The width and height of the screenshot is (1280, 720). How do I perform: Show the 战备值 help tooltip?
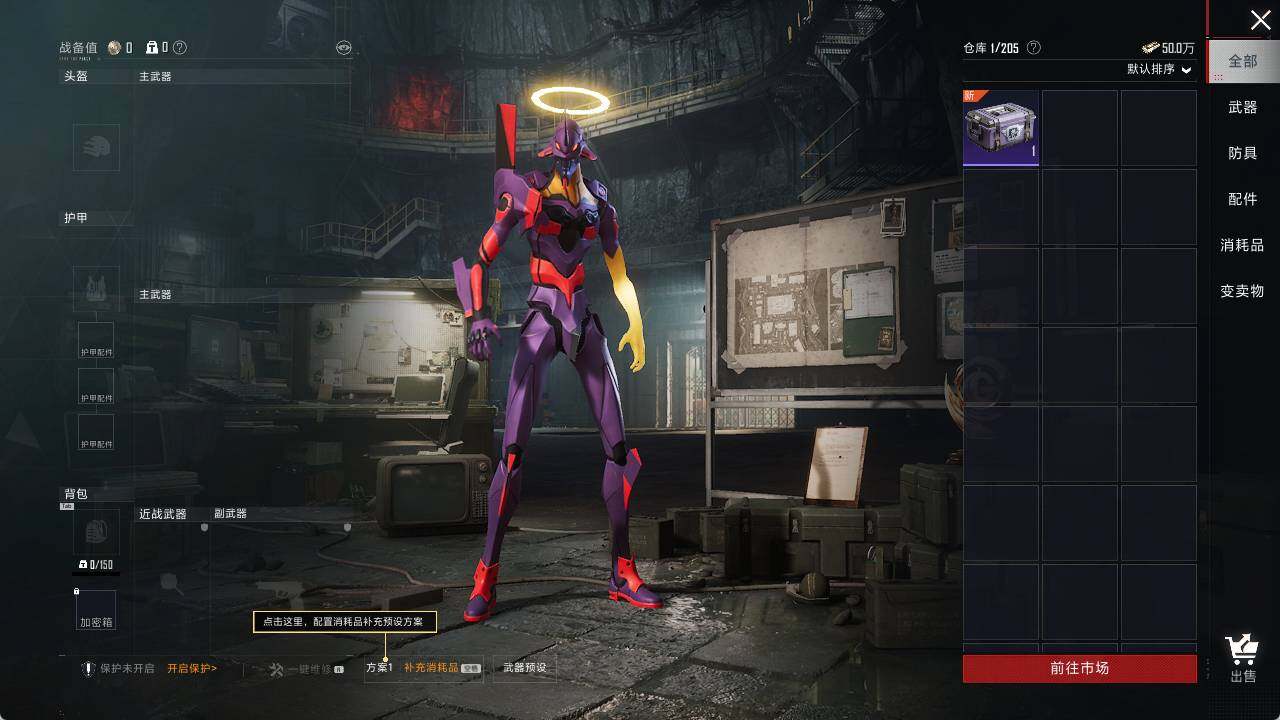pos(180,47)
